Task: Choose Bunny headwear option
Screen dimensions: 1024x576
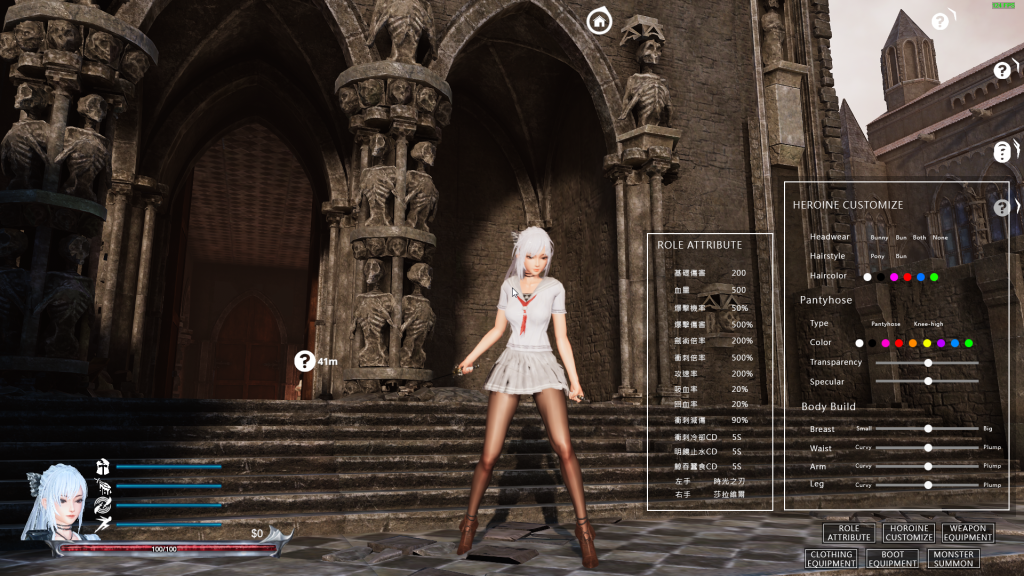Action: pyautogui.click(x=879, y=238)
